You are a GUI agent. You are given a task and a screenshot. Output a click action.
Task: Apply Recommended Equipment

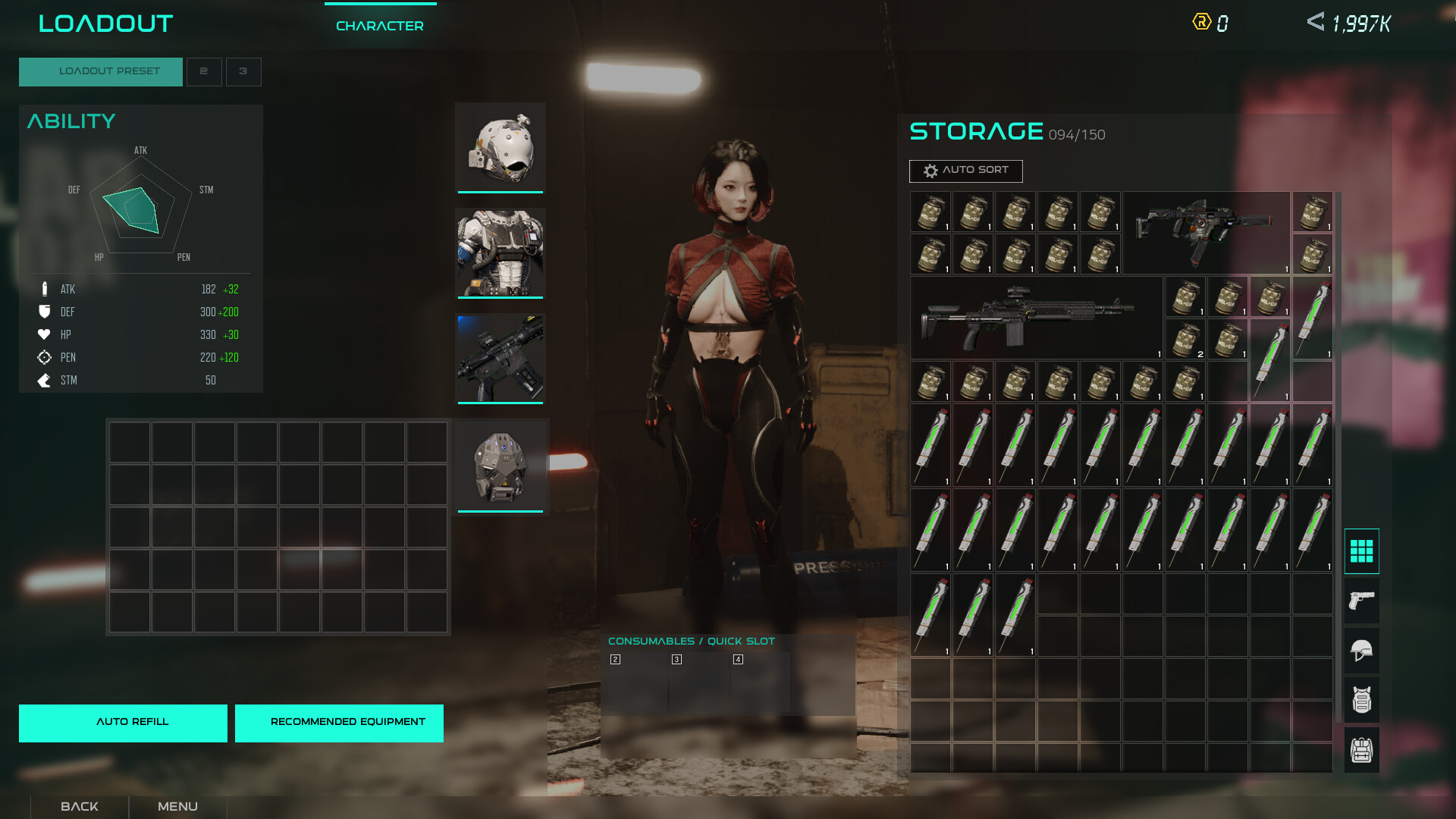[x=339, y=723]
